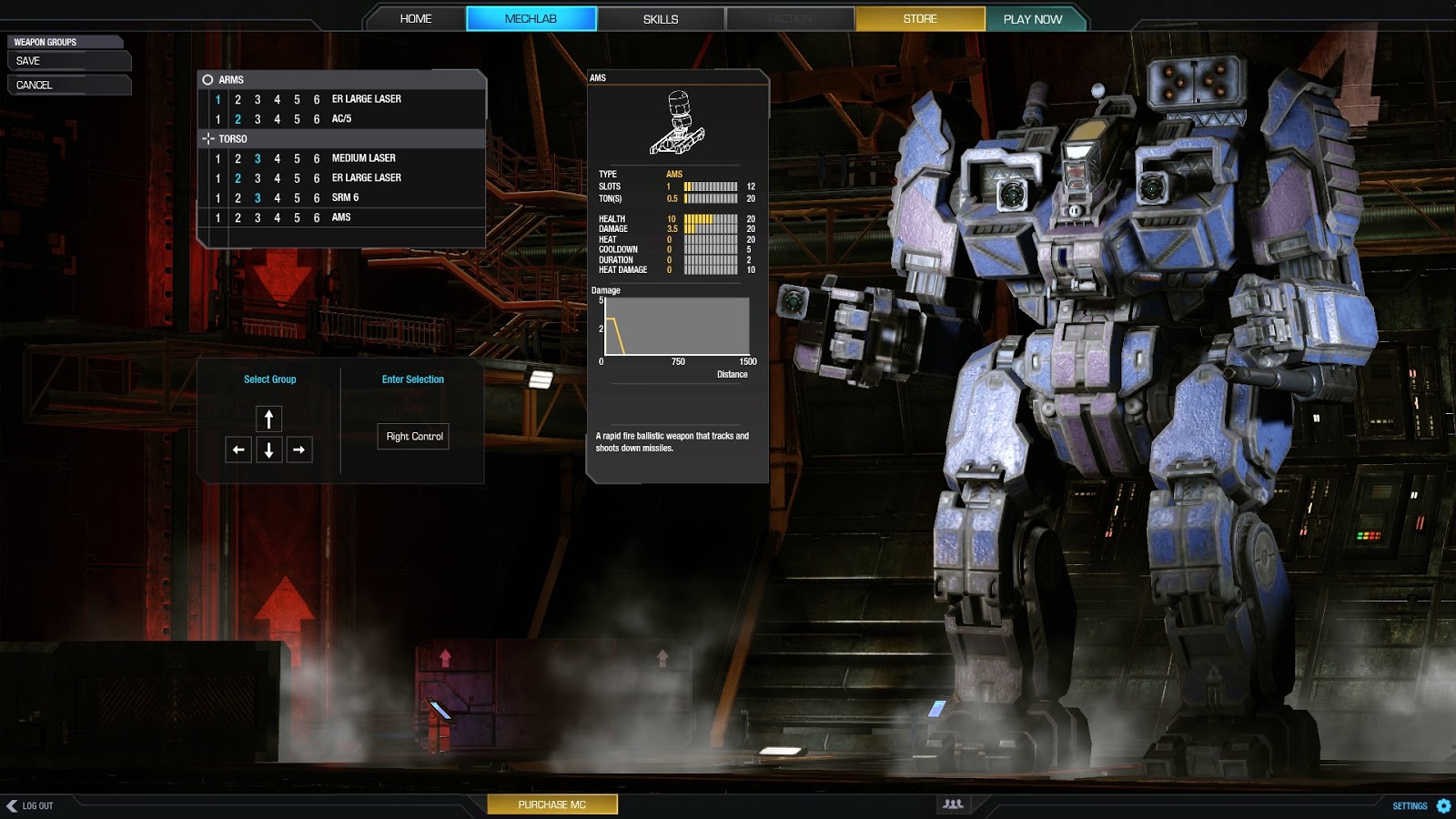
Task: Click the PURCHASE MC button
Action: pos(552,804)
